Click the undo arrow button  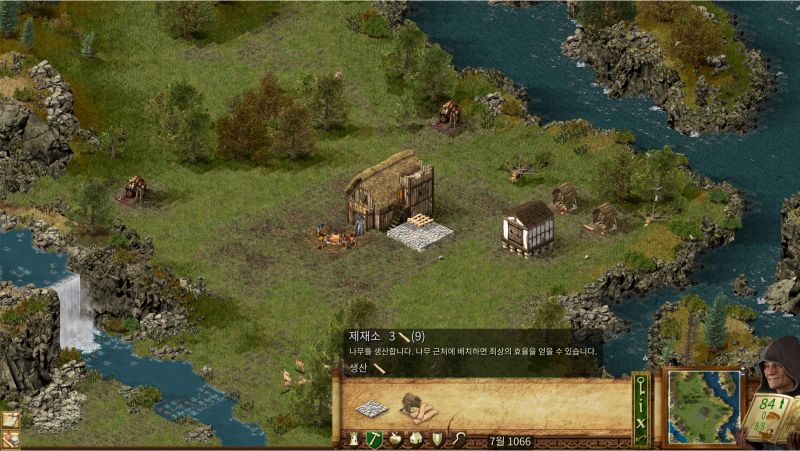(x=641, y=438)
